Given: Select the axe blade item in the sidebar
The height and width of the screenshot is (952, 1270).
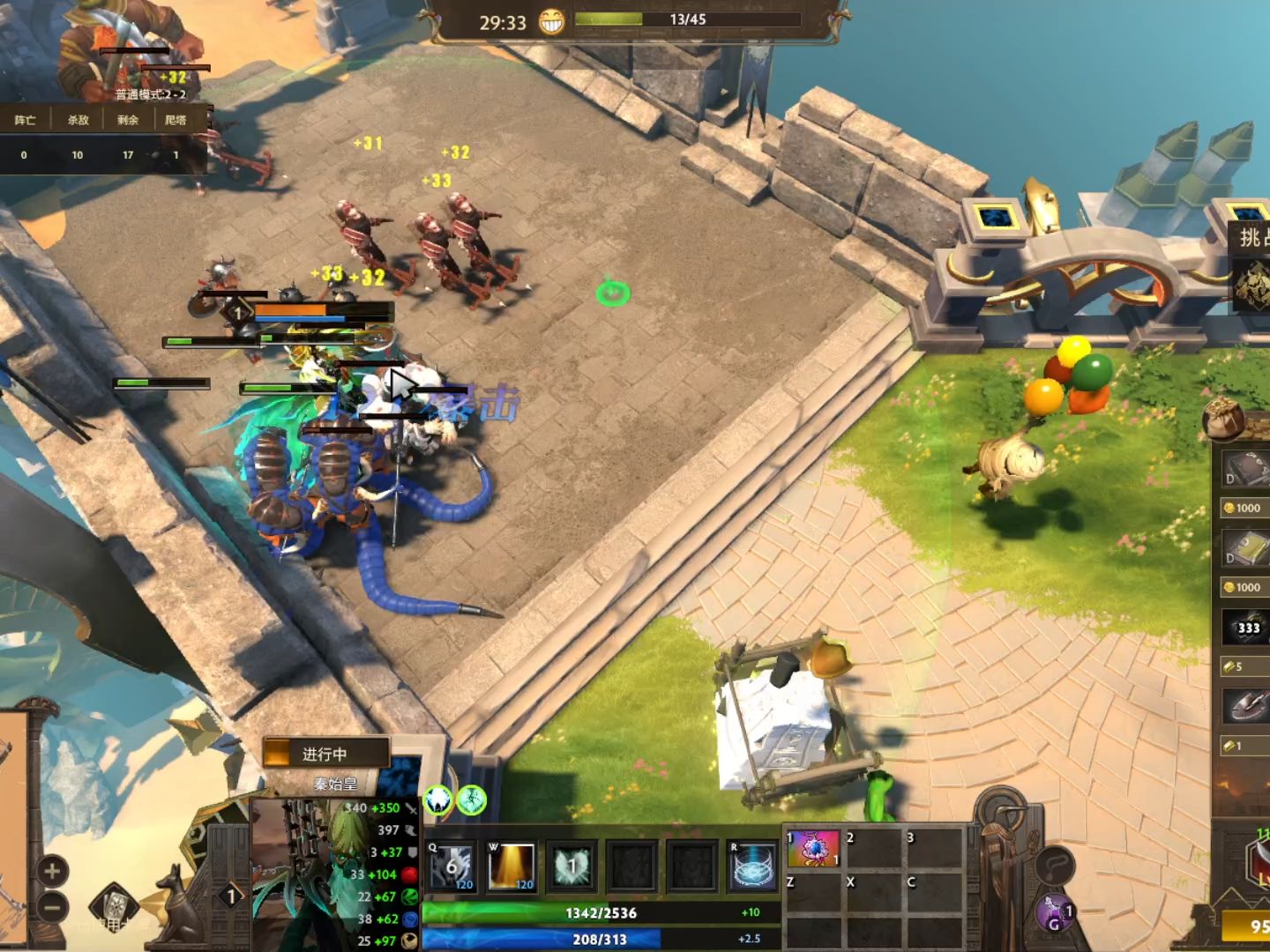Looking at the screenshot, I should [x=1245, y=703].
